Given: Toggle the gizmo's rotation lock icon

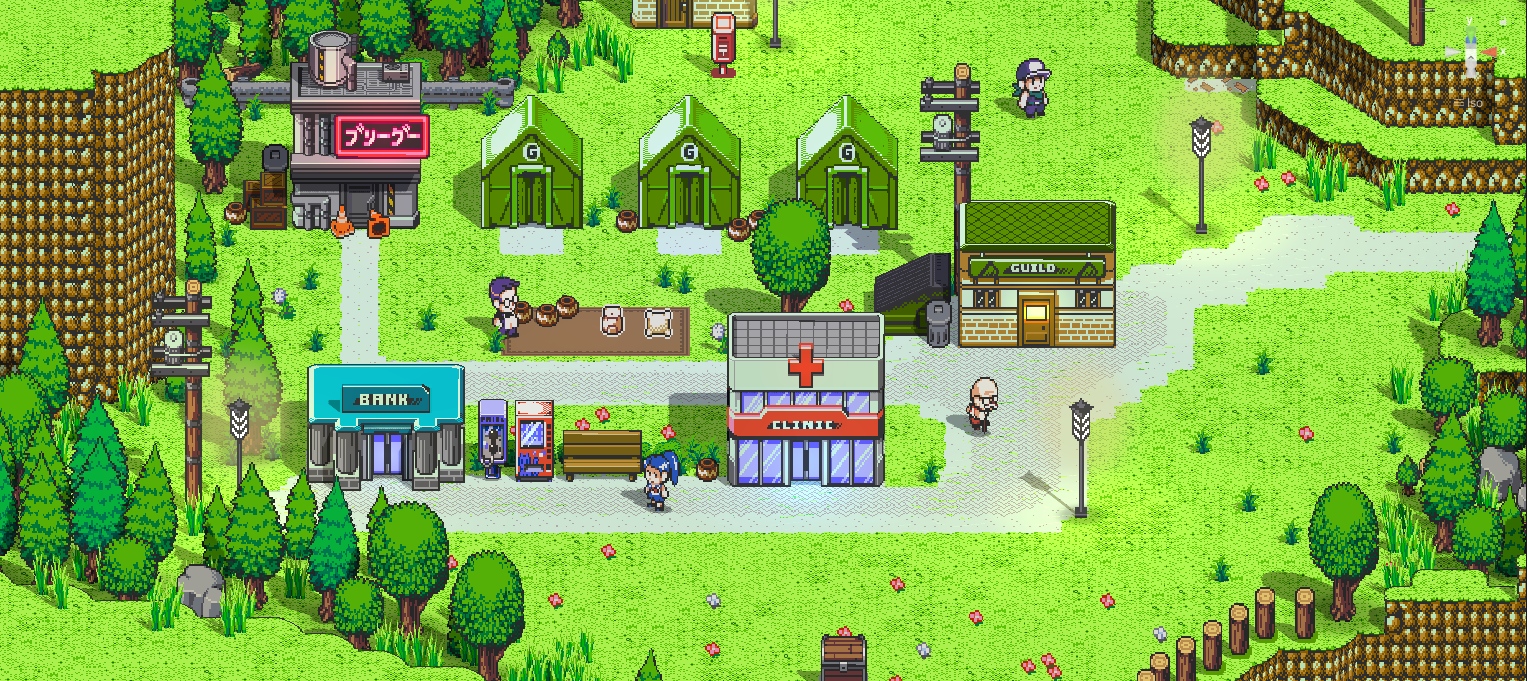Looking at the screenshot, I should (x=1503, y=21).
